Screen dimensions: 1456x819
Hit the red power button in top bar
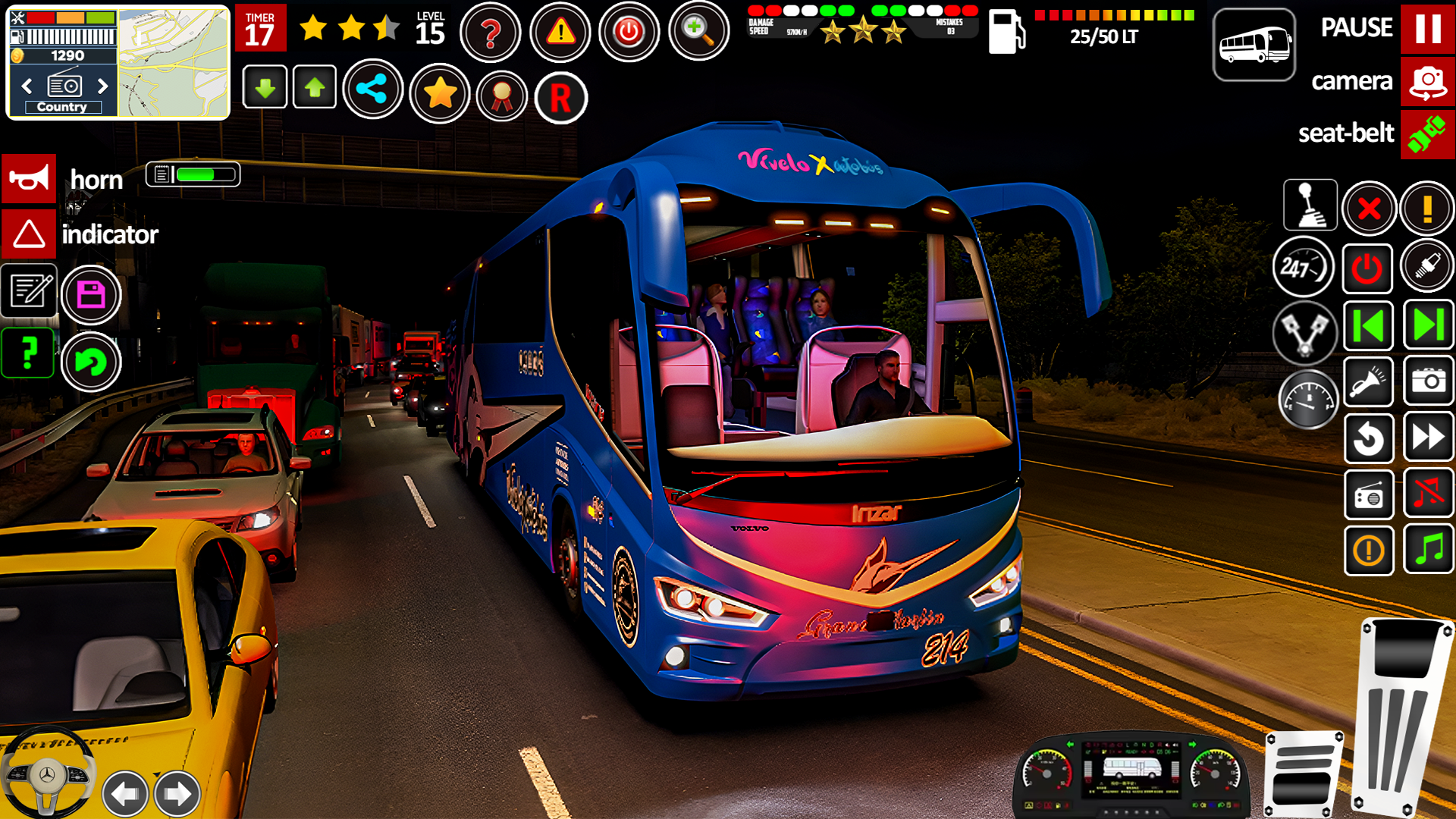[x=629, y=32]
